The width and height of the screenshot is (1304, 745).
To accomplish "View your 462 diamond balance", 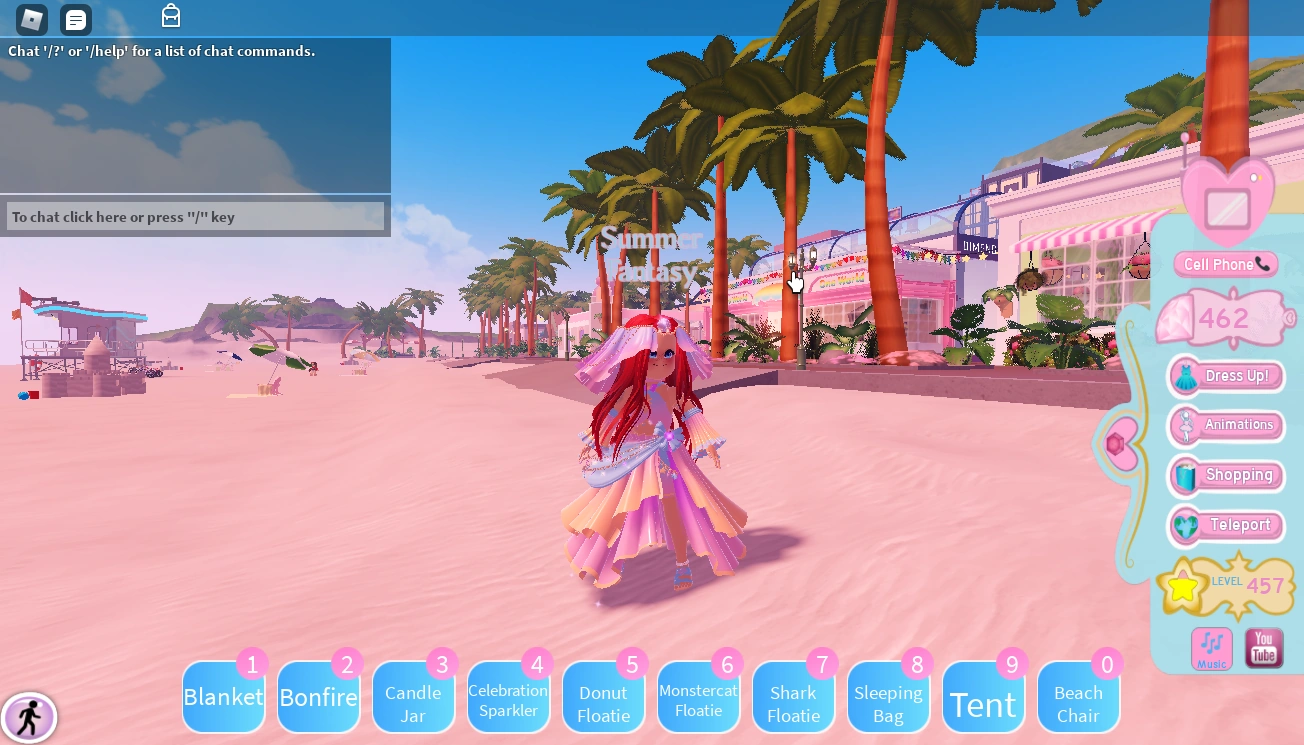I will 1224,319.
